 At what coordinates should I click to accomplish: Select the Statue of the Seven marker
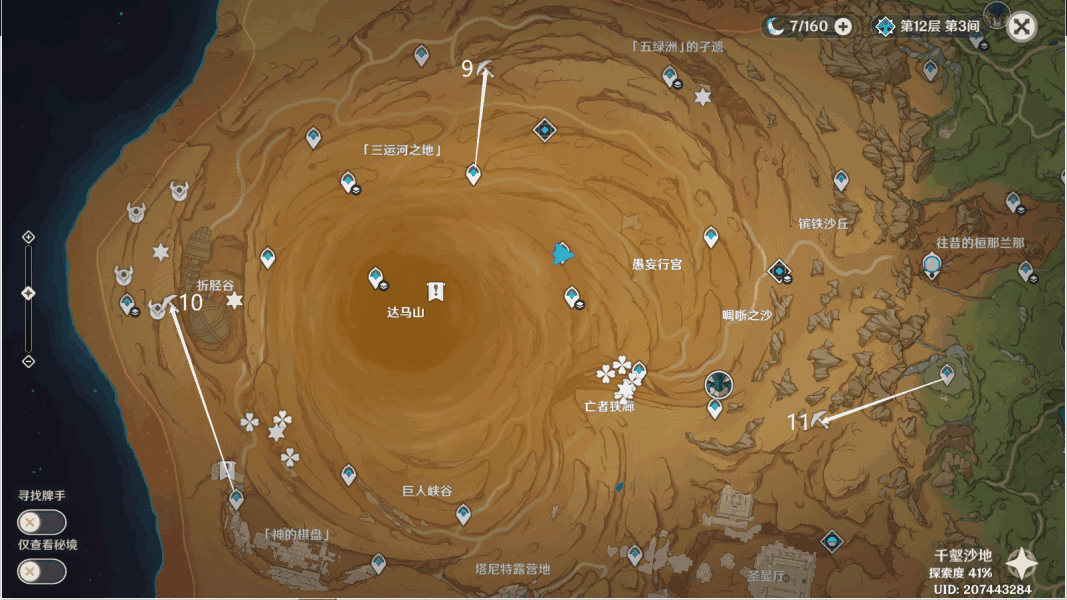[719, 384]
